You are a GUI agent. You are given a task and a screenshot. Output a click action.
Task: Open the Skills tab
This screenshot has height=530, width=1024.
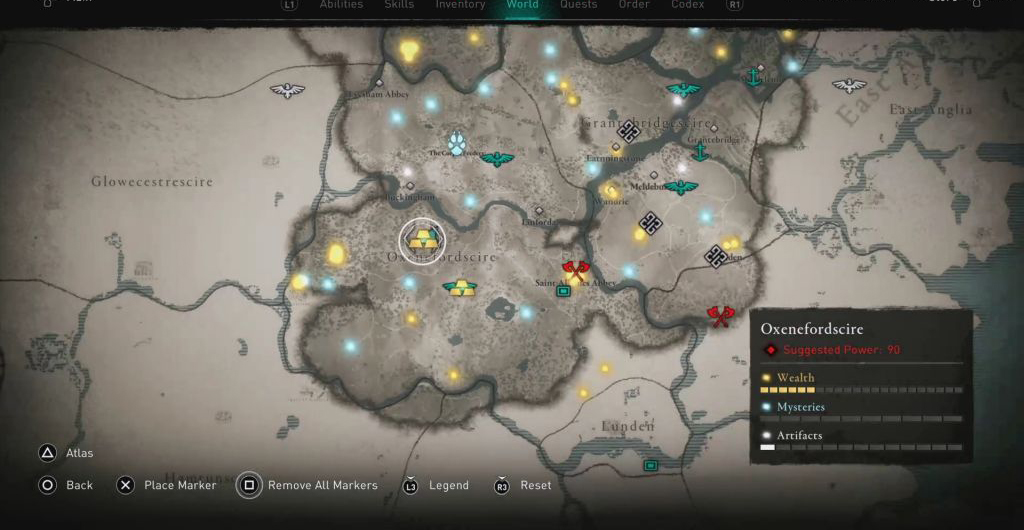click(x=399, y=5)
